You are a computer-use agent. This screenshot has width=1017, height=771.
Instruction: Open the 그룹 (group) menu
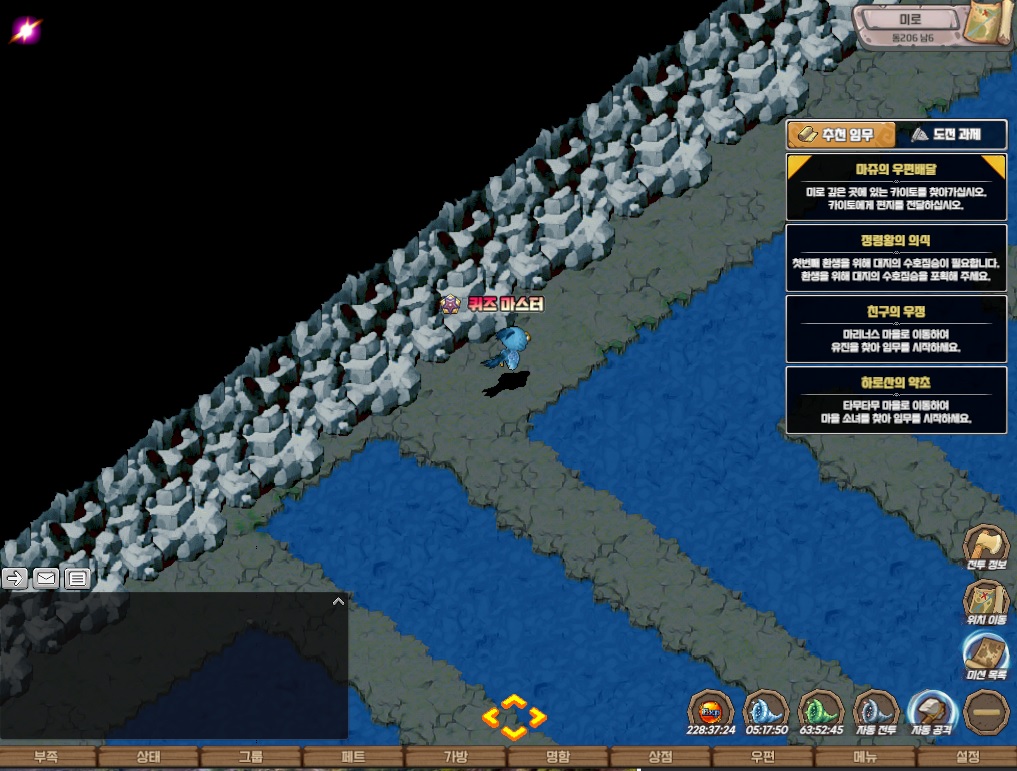coord(250,757)
